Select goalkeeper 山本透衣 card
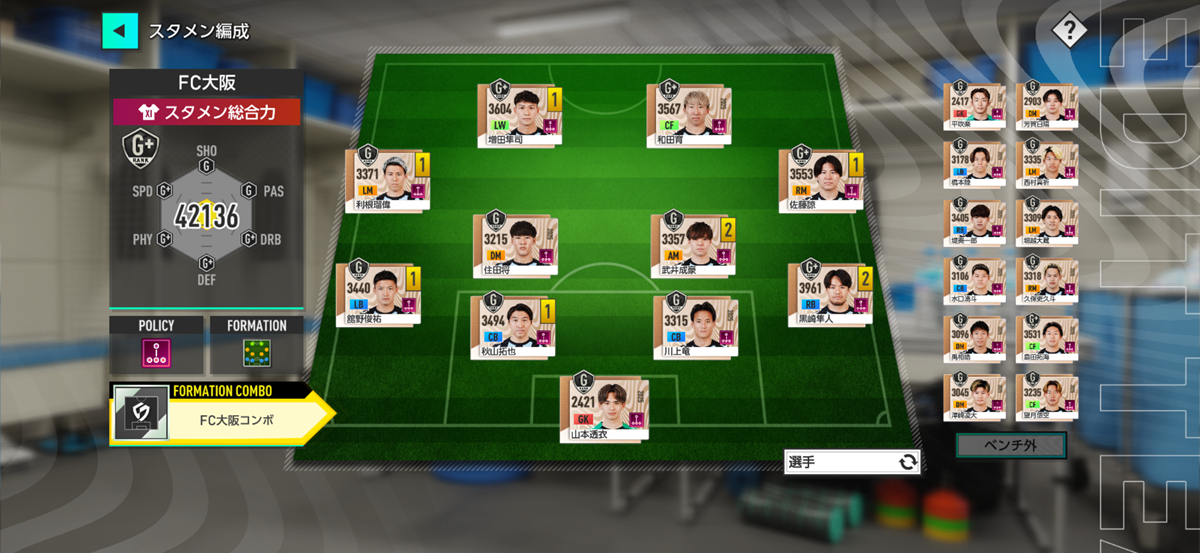1200x553 pixels. click(603, 406)
